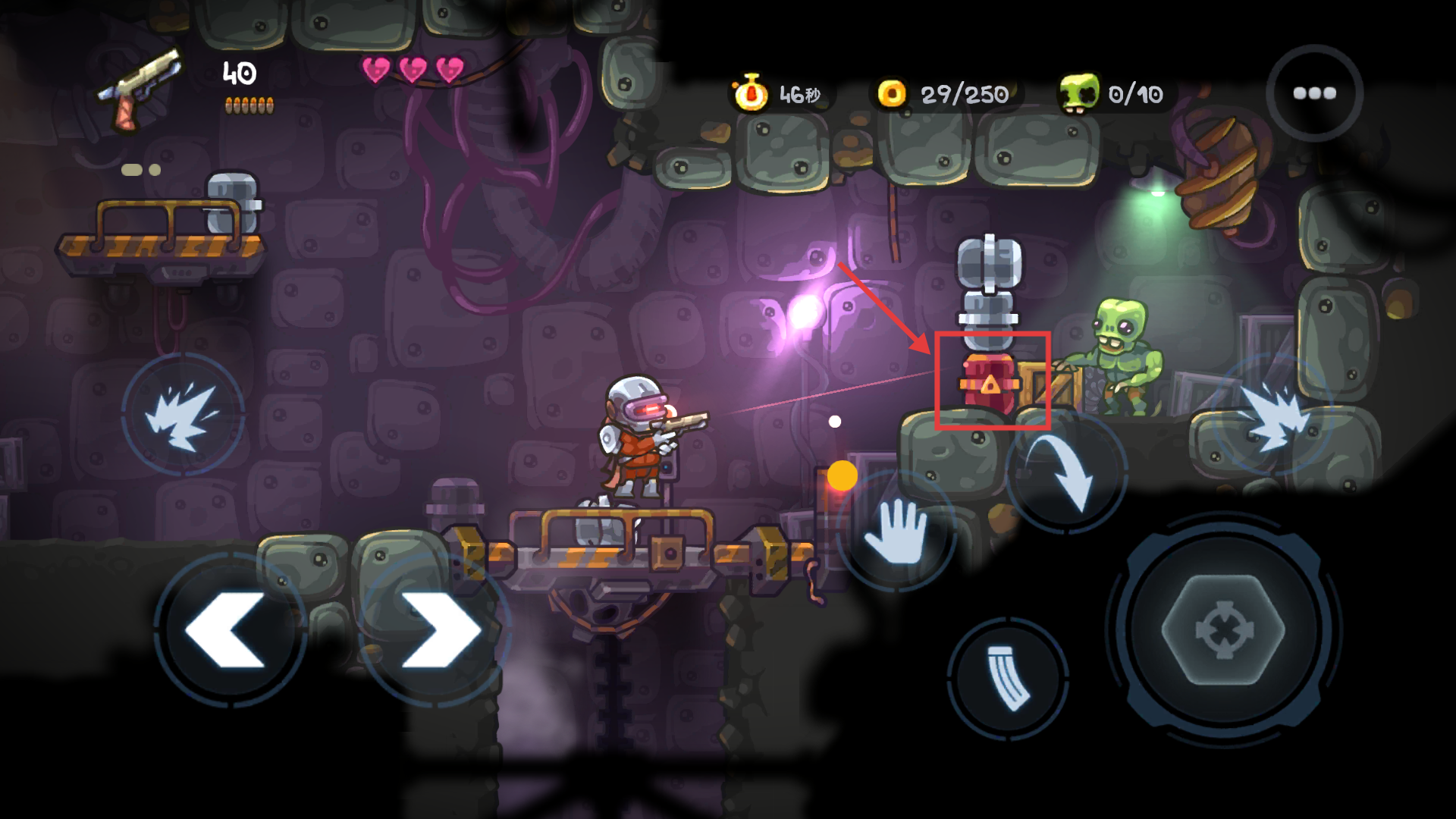Tap the move right arrow button
1456x819 pixels.
point(438,629)
